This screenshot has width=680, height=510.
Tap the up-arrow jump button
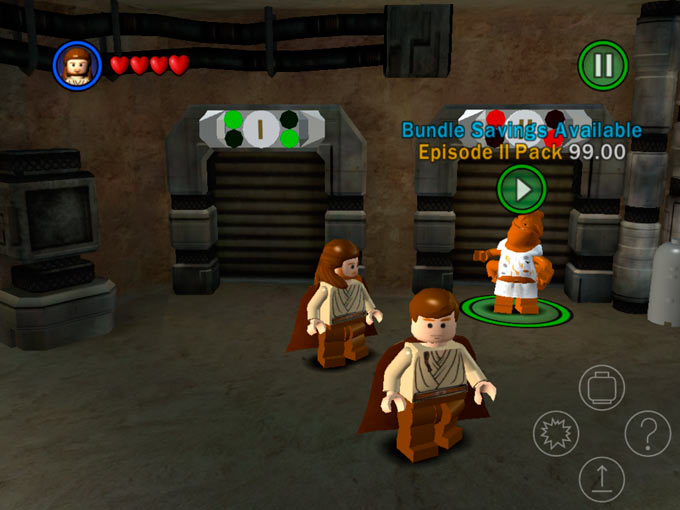[x=602, y=479]
